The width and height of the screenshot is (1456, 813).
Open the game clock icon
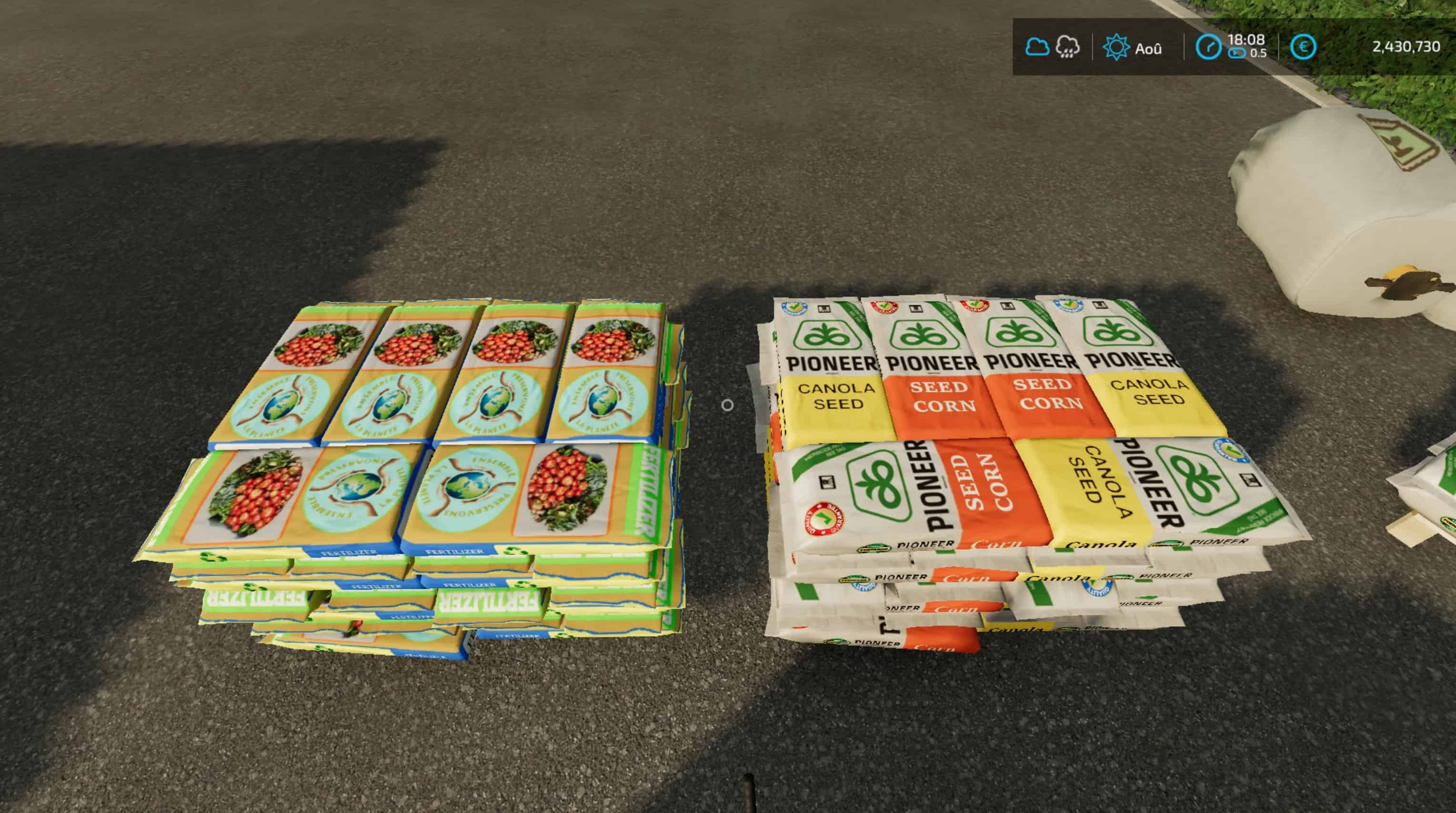point(1208,48)
